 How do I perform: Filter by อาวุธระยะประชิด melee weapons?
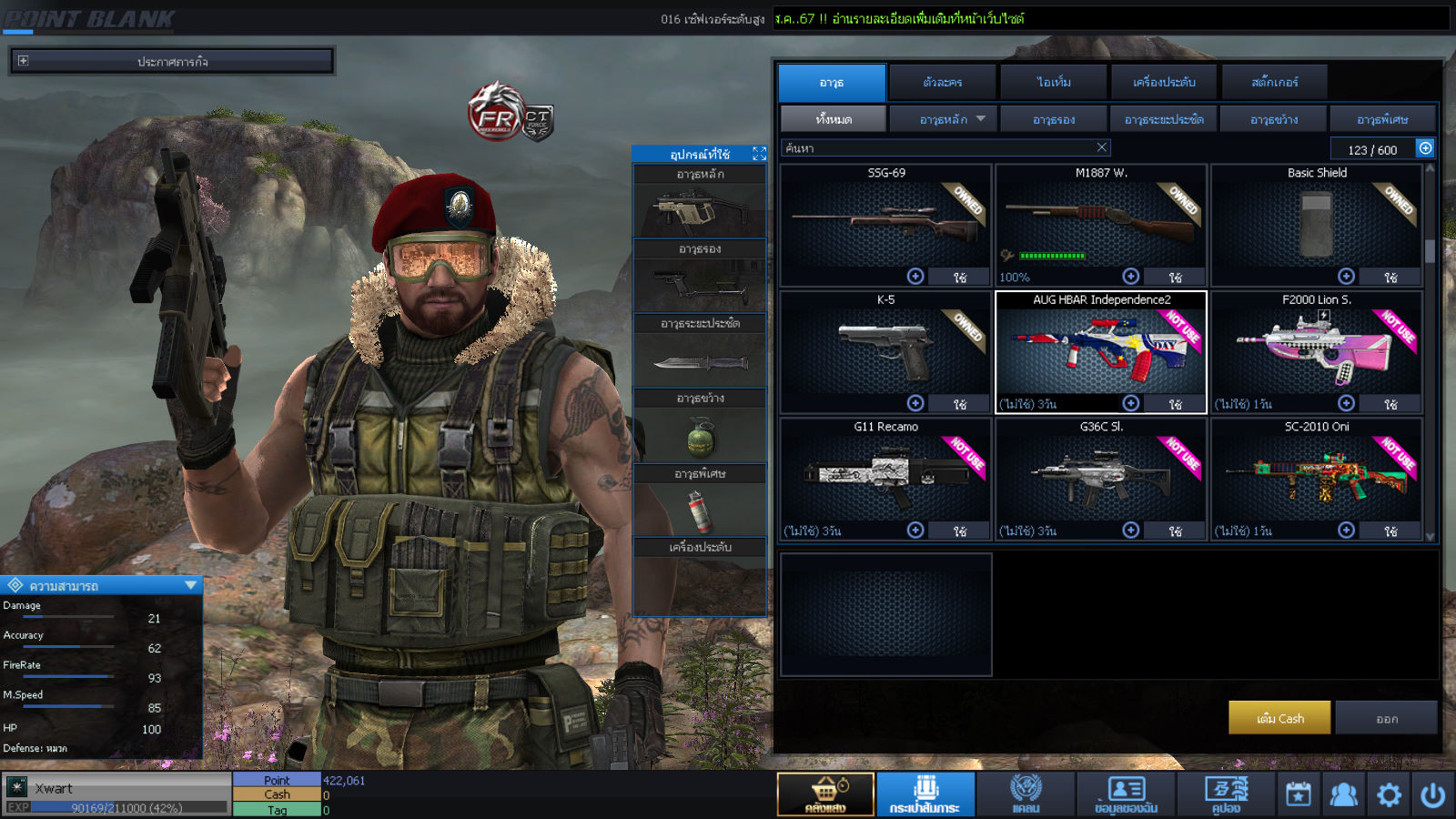[x=1164, y=119]
